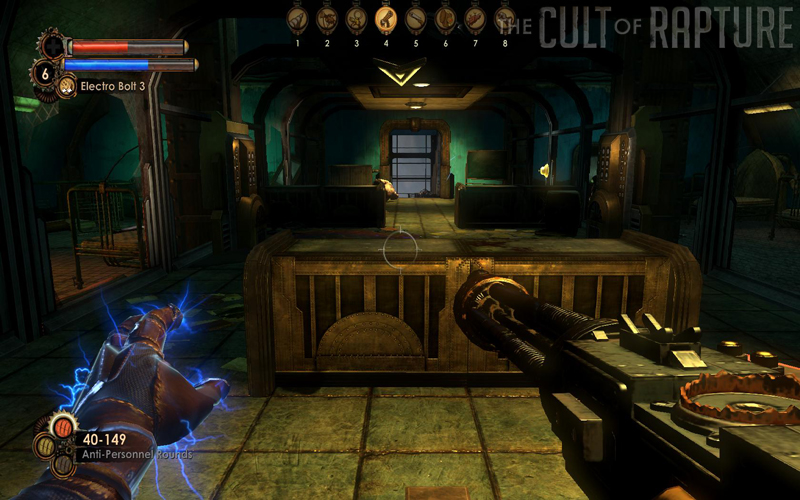This screenshot has width=800, height=500.
Task: Switch to the weapon in slot 3
Action: 355,18
